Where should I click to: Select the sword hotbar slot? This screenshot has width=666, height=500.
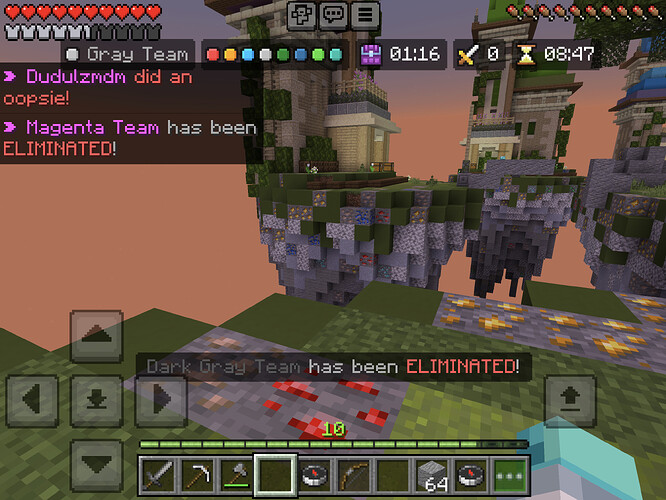[159, 473]
